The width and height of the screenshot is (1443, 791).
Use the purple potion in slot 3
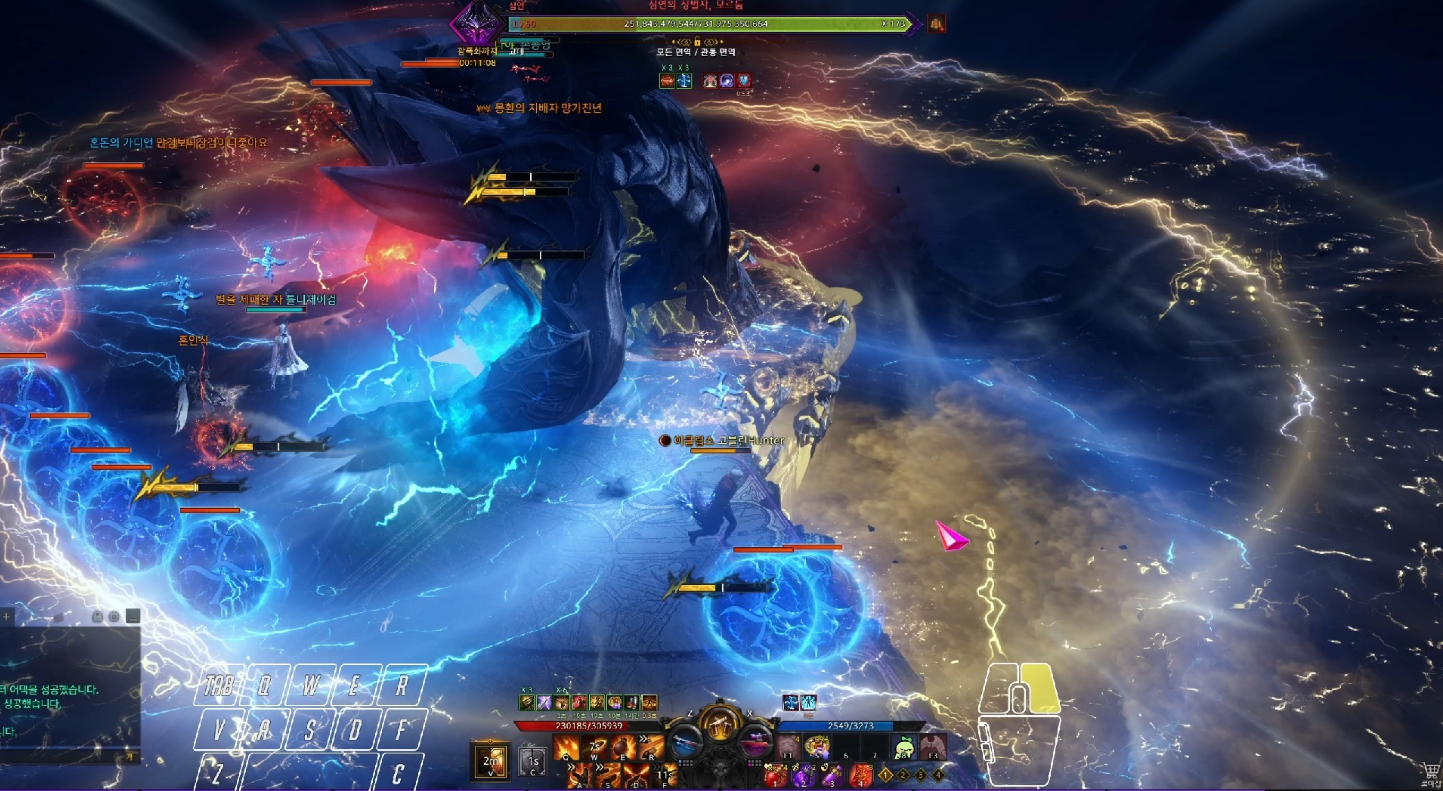pos(830,775)
